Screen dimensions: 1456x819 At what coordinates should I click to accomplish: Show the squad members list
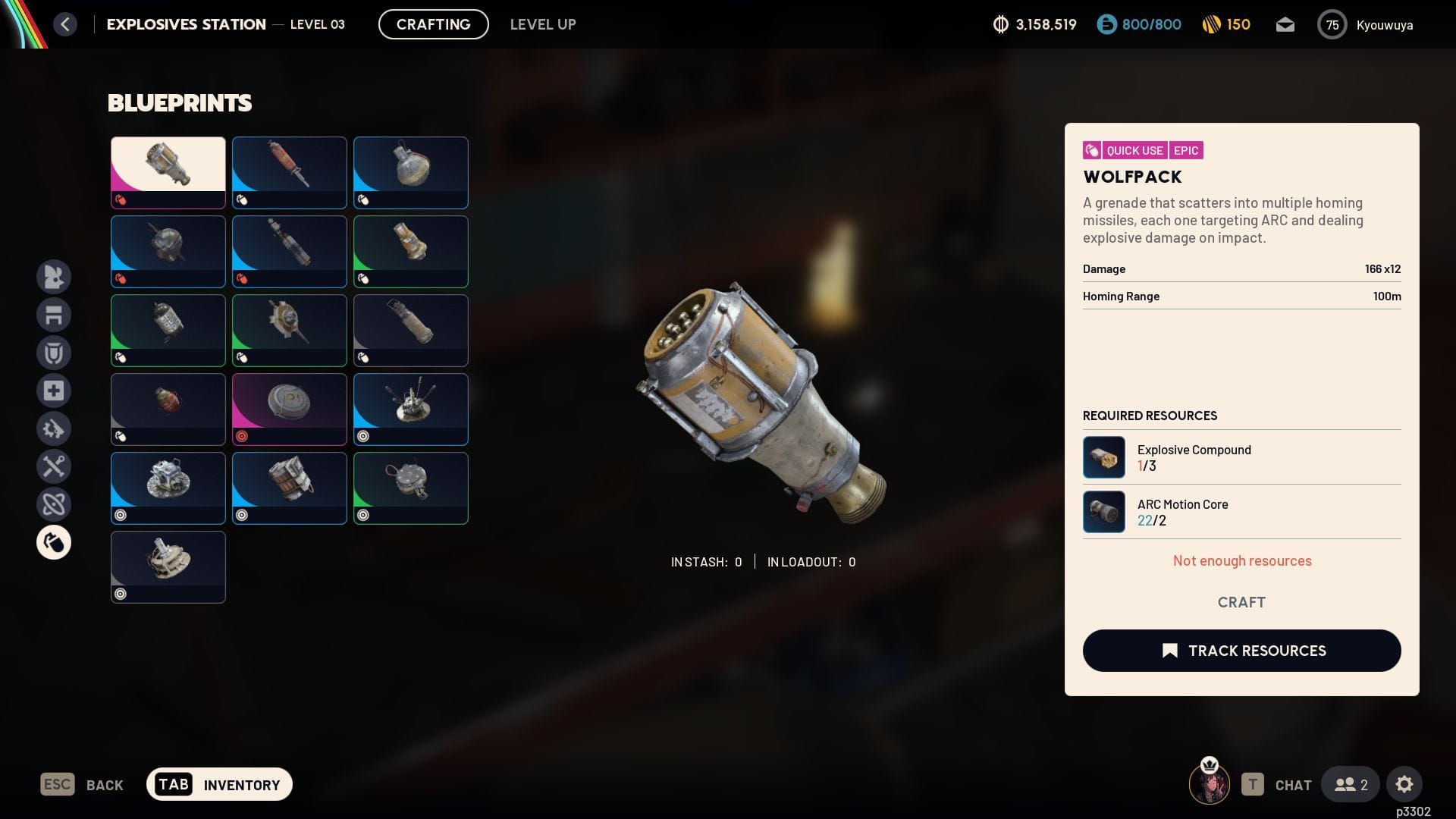[1351, 784]
